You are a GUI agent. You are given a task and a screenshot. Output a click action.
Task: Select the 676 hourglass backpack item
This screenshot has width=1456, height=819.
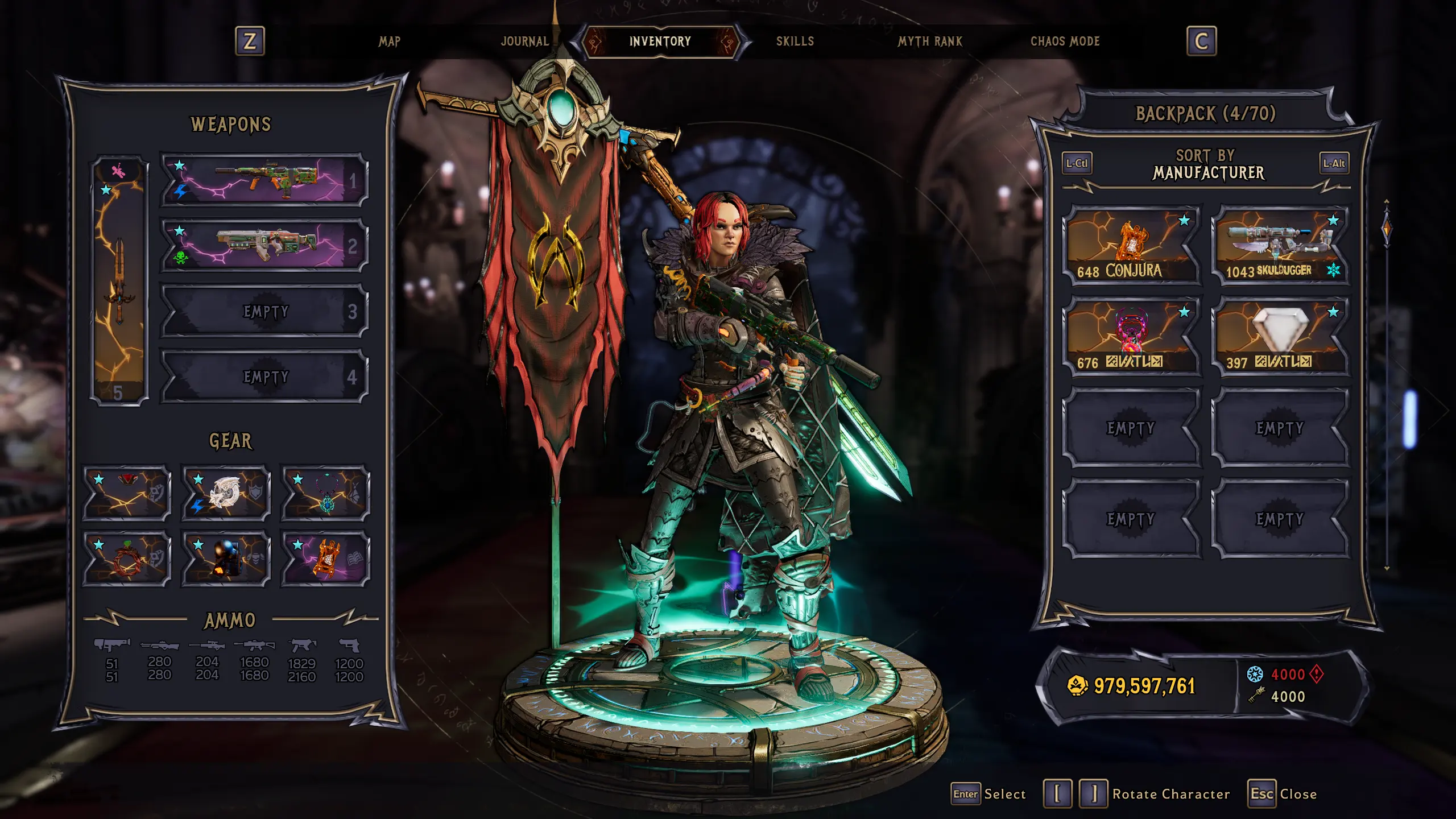tap(1131, 336)
